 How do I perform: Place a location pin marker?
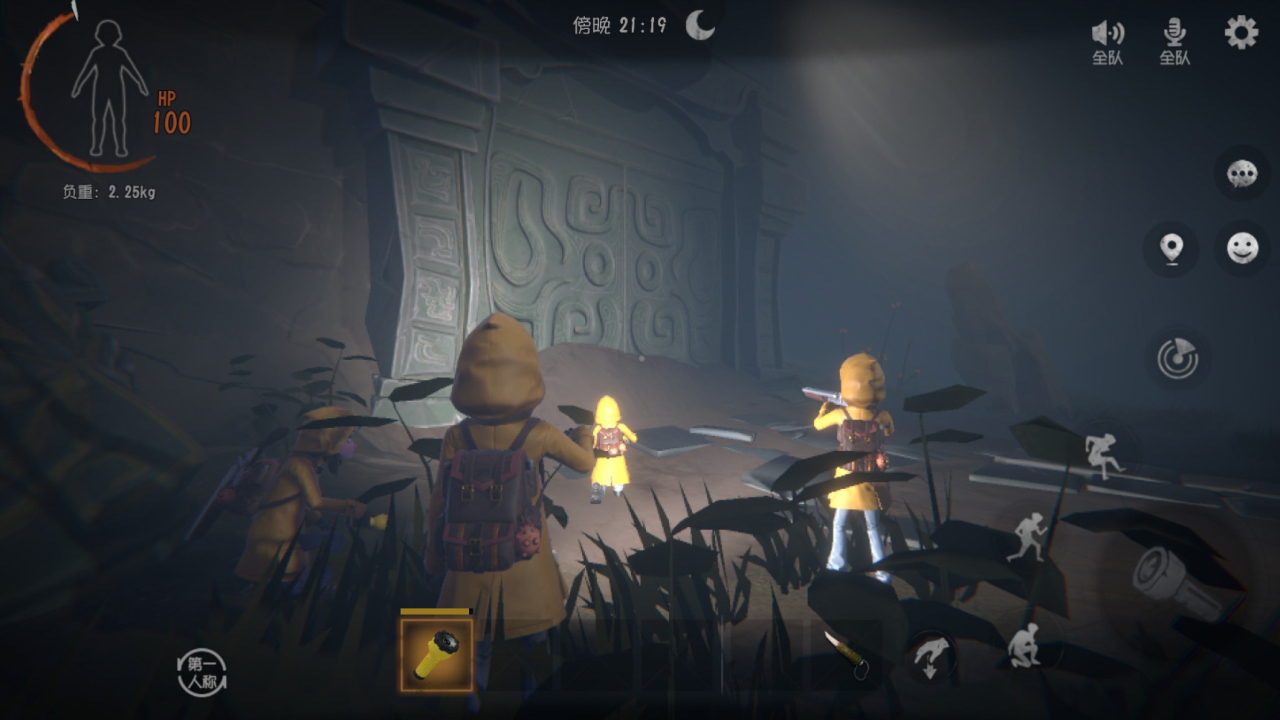[x=1171, y=248]
